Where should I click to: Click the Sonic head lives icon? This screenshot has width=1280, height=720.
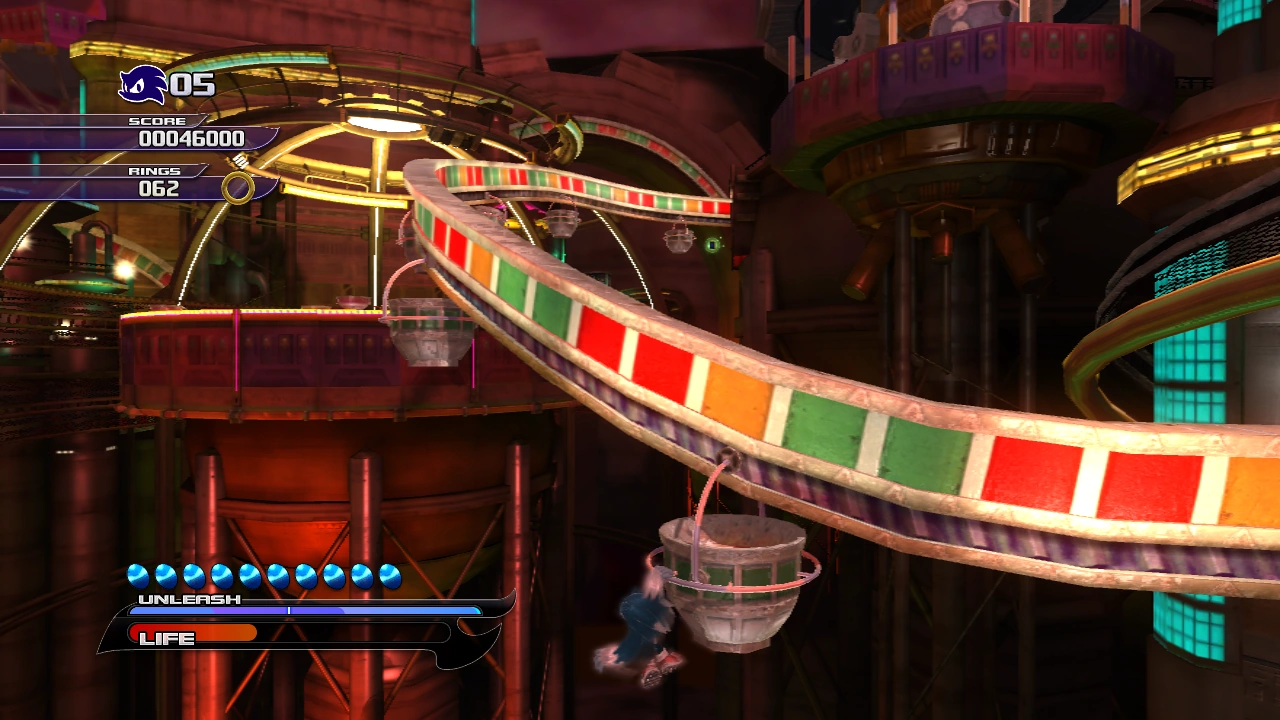[x=142, y=85]
